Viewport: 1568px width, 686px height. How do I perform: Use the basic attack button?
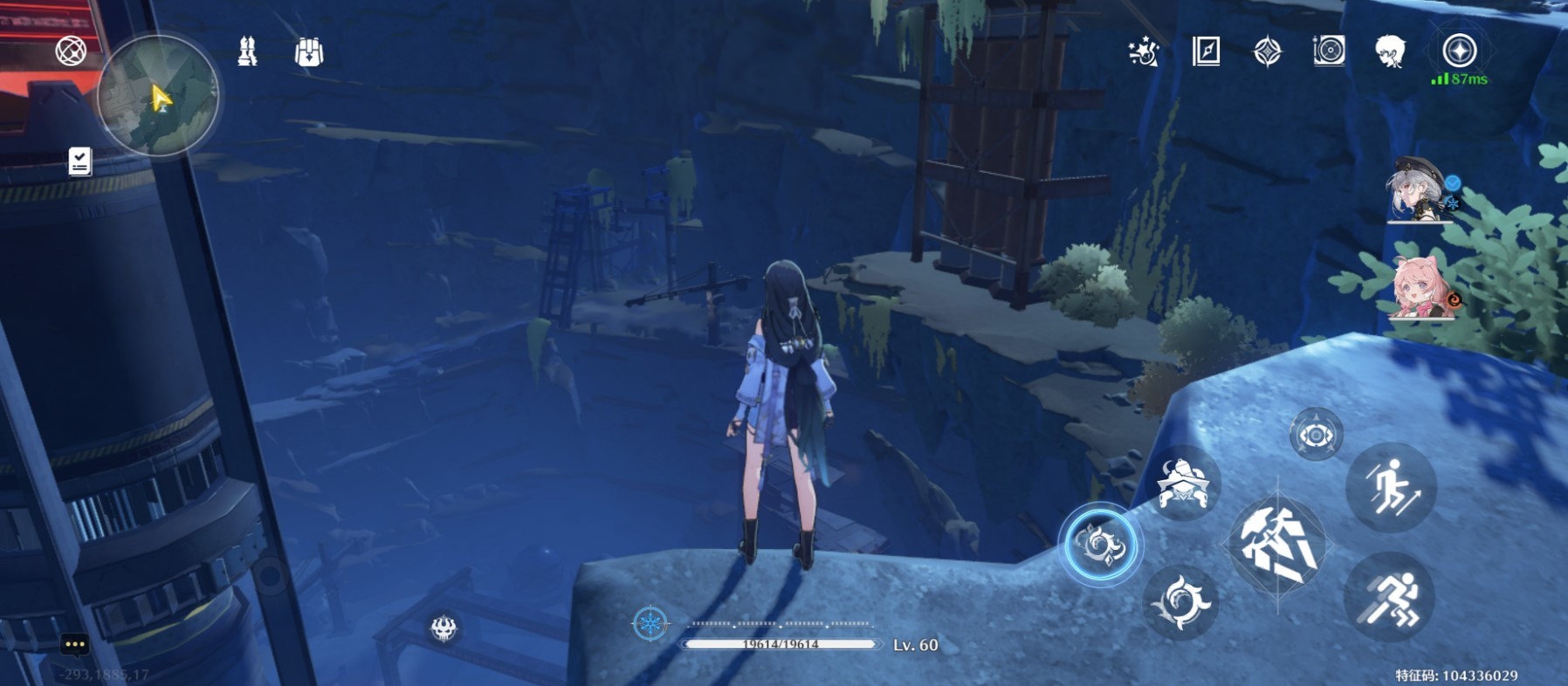coord(1276,545)
